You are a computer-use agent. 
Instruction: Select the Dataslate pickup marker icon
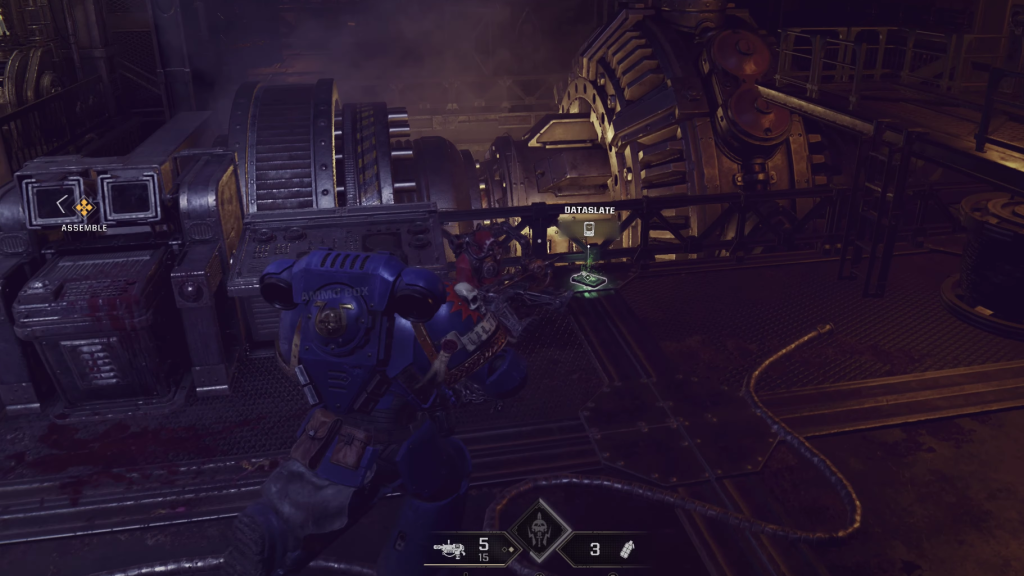click(x=589, y=230)
